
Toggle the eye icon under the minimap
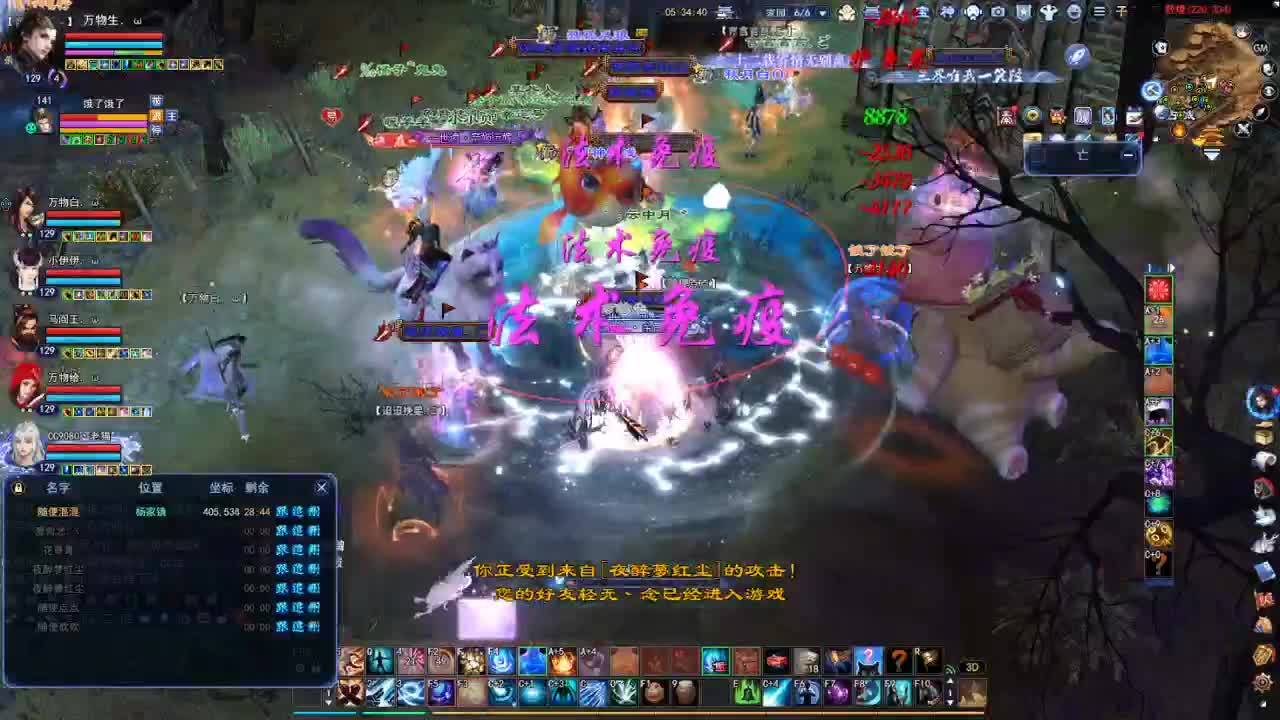pos(1268,92)
